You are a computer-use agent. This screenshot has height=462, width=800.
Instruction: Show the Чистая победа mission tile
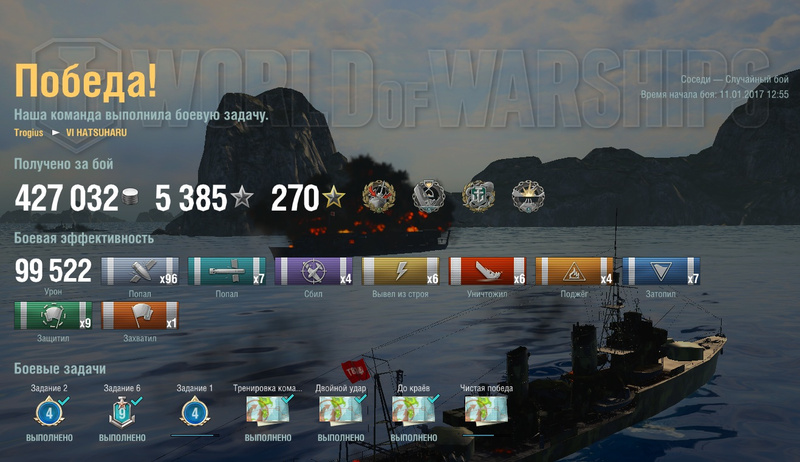[485, 411]
